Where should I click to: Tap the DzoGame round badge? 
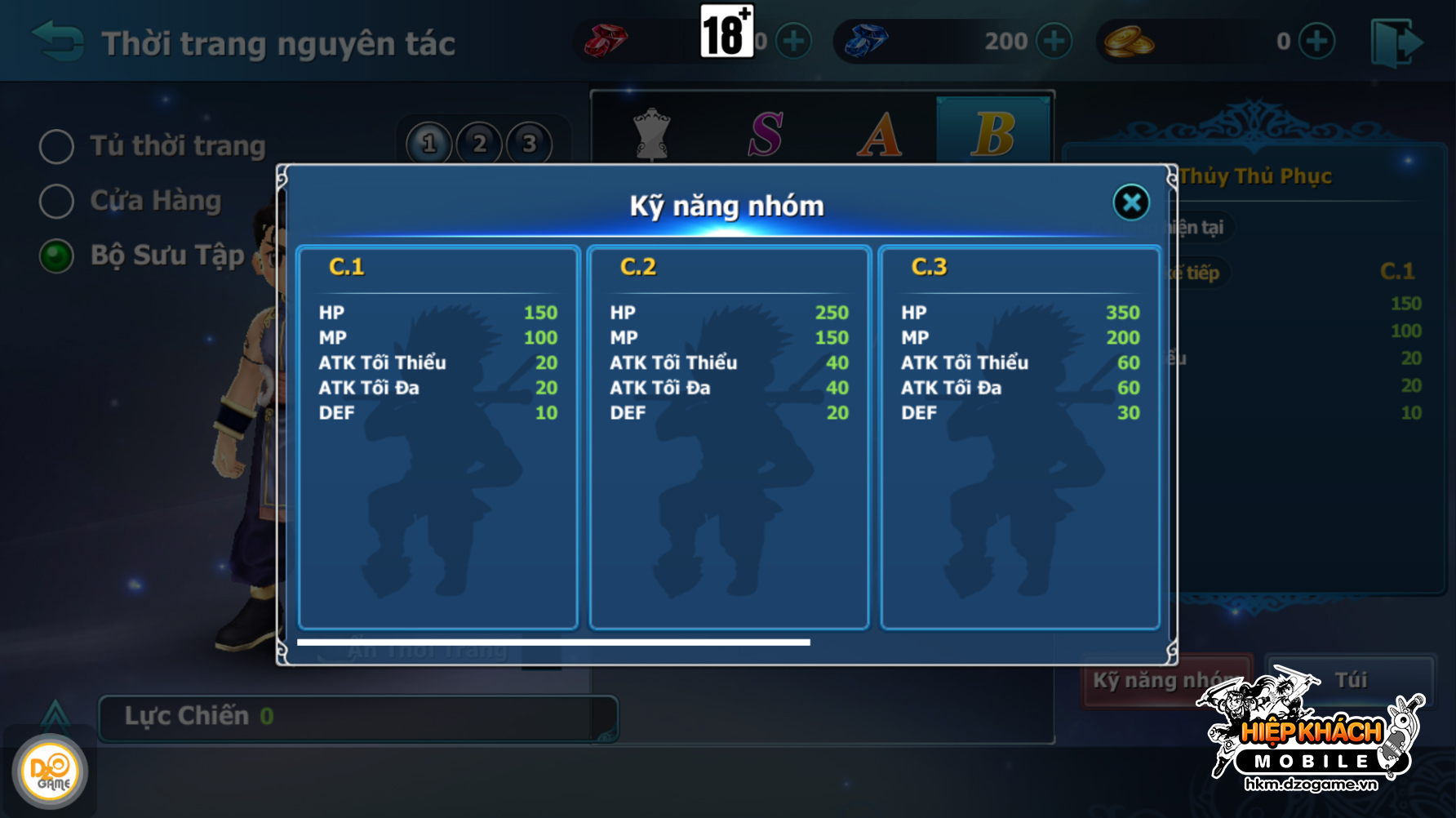(x=50, y=771)
